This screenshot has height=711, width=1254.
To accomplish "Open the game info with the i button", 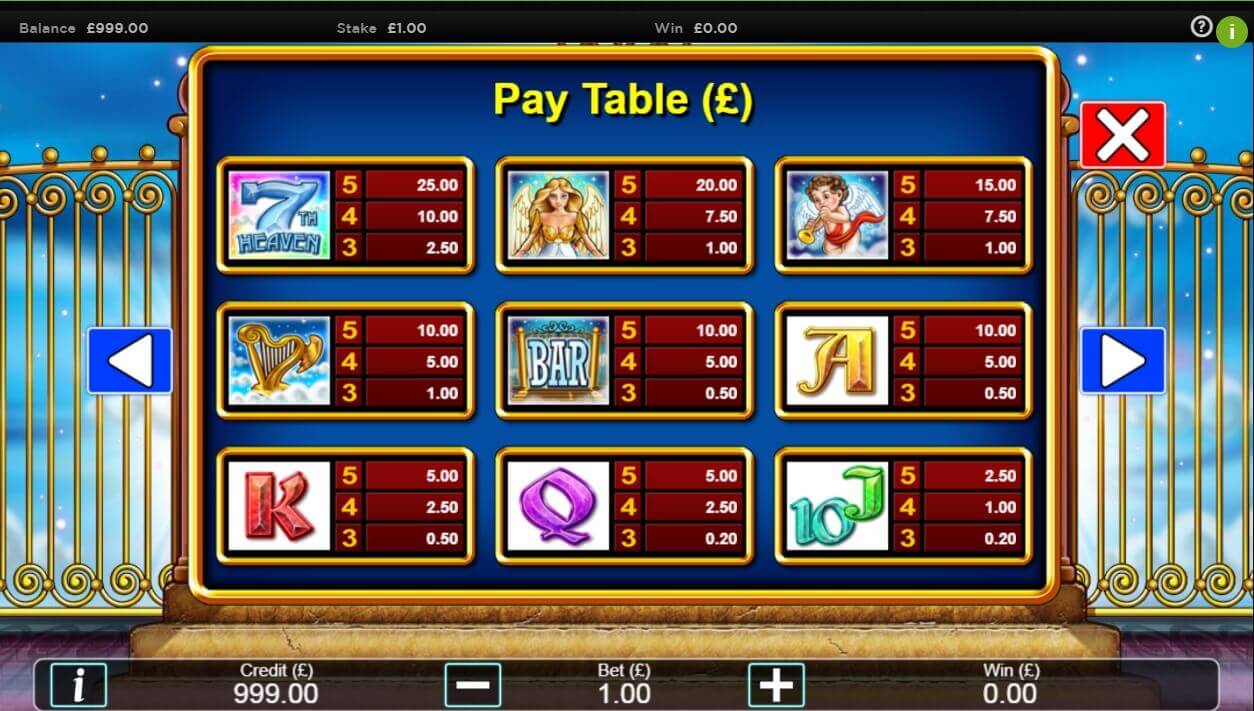I will tap(77, 685).
